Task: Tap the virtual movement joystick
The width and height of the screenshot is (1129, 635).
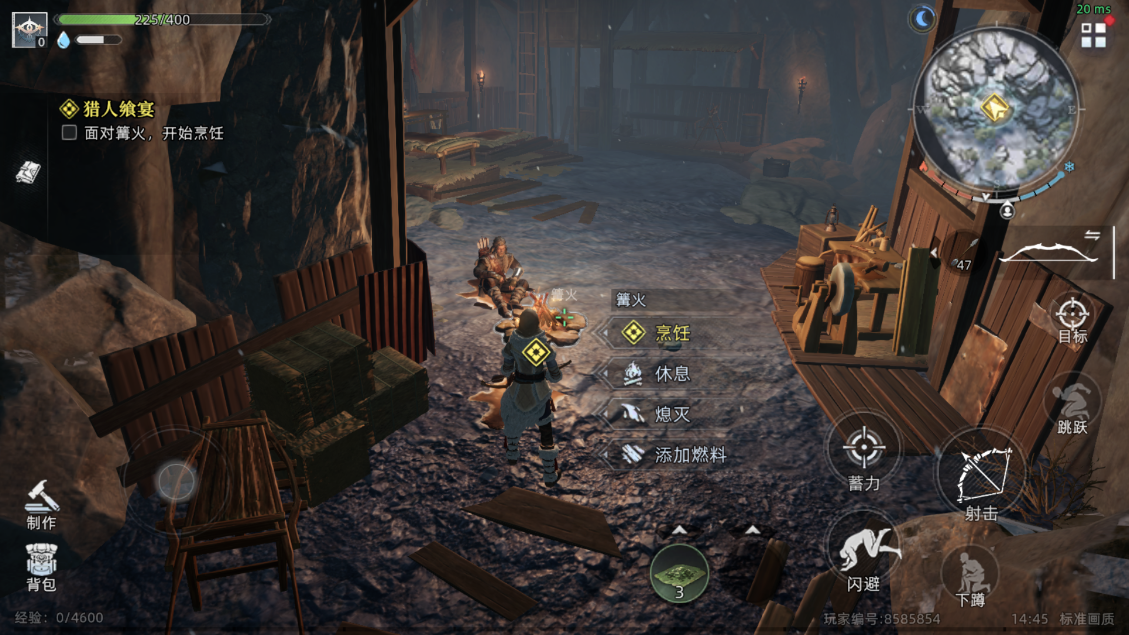Action: (176, 481)
